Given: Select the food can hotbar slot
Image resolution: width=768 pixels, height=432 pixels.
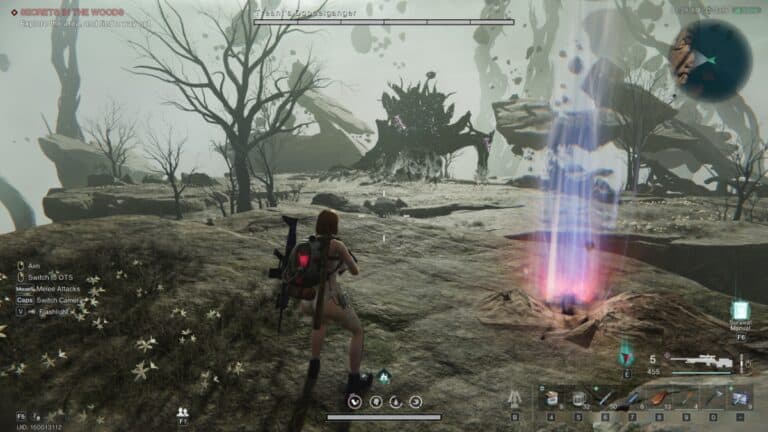Looking at the screenshot, I should 551,399.
